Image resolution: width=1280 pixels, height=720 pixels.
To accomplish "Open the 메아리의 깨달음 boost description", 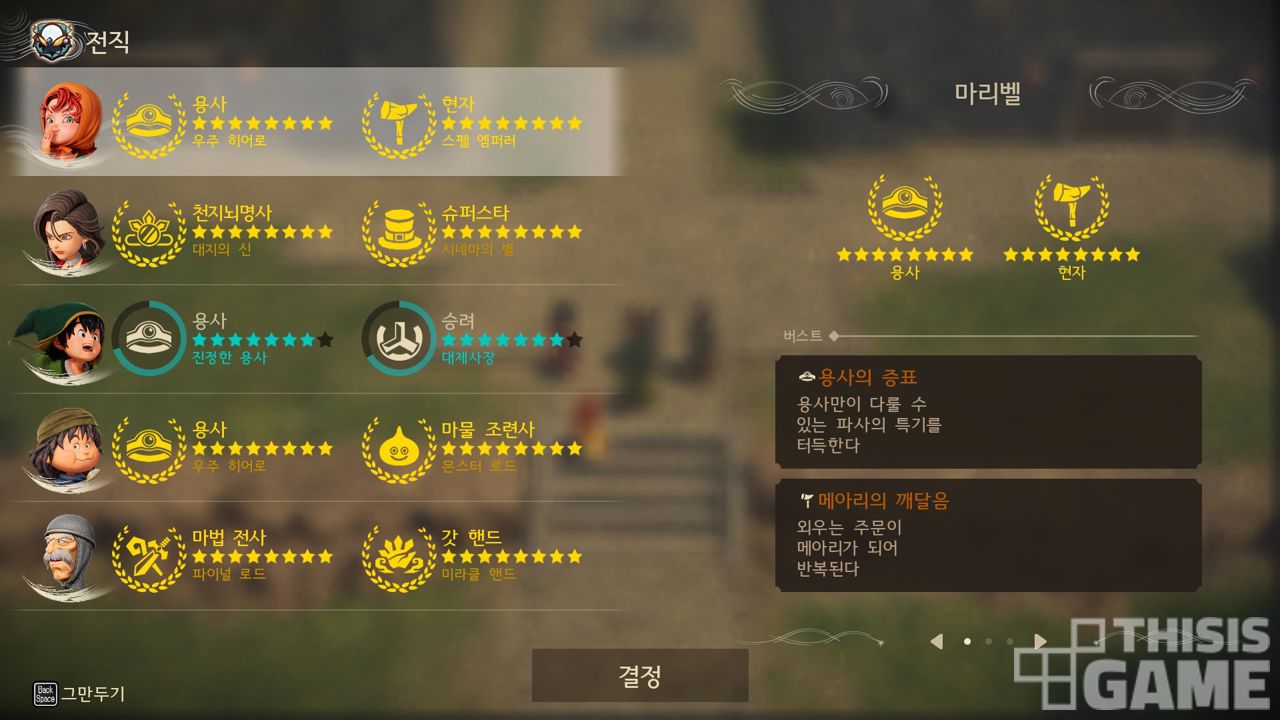I will tap(988, 535).
